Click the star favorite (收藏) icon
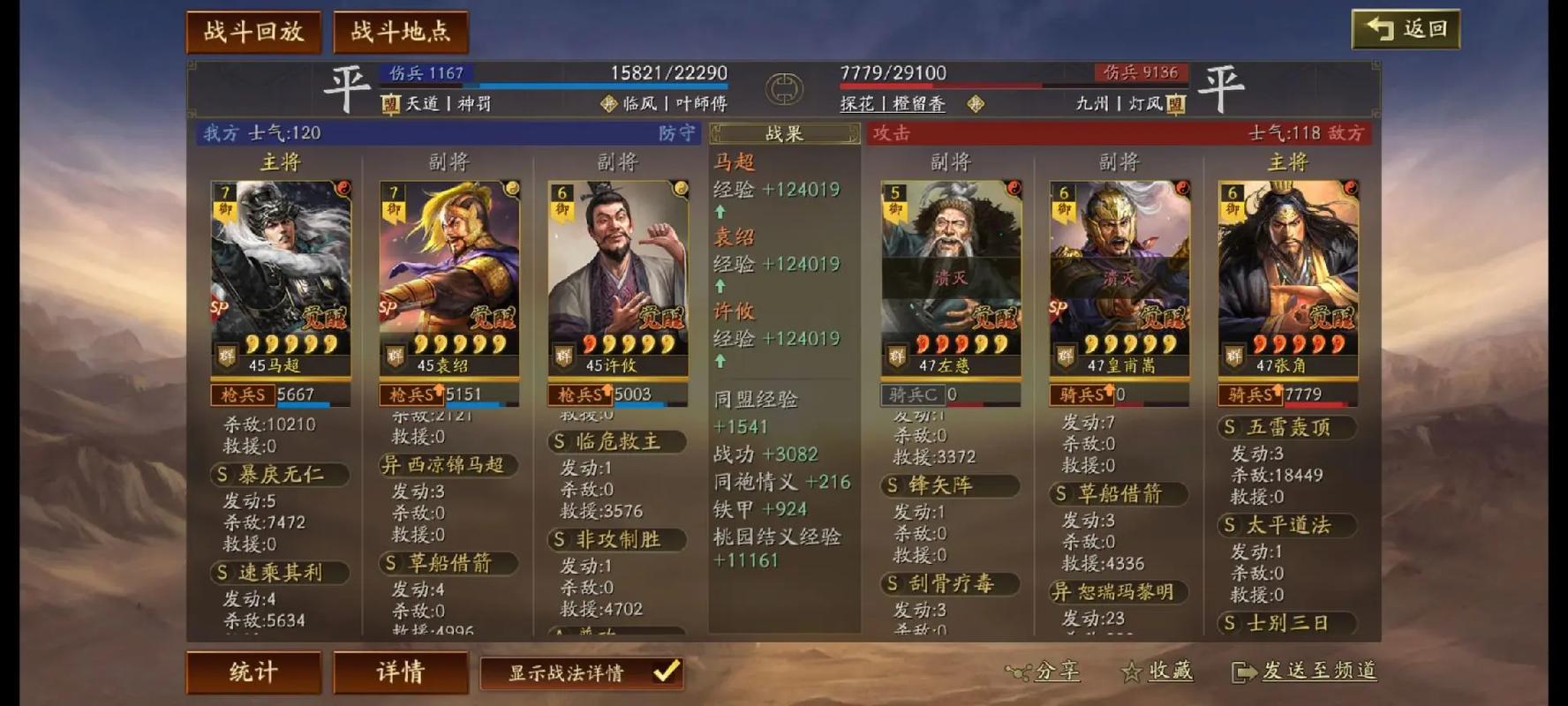Image resolution: width=1568 pixels, height=706 pixels. tap(1133, 672)
